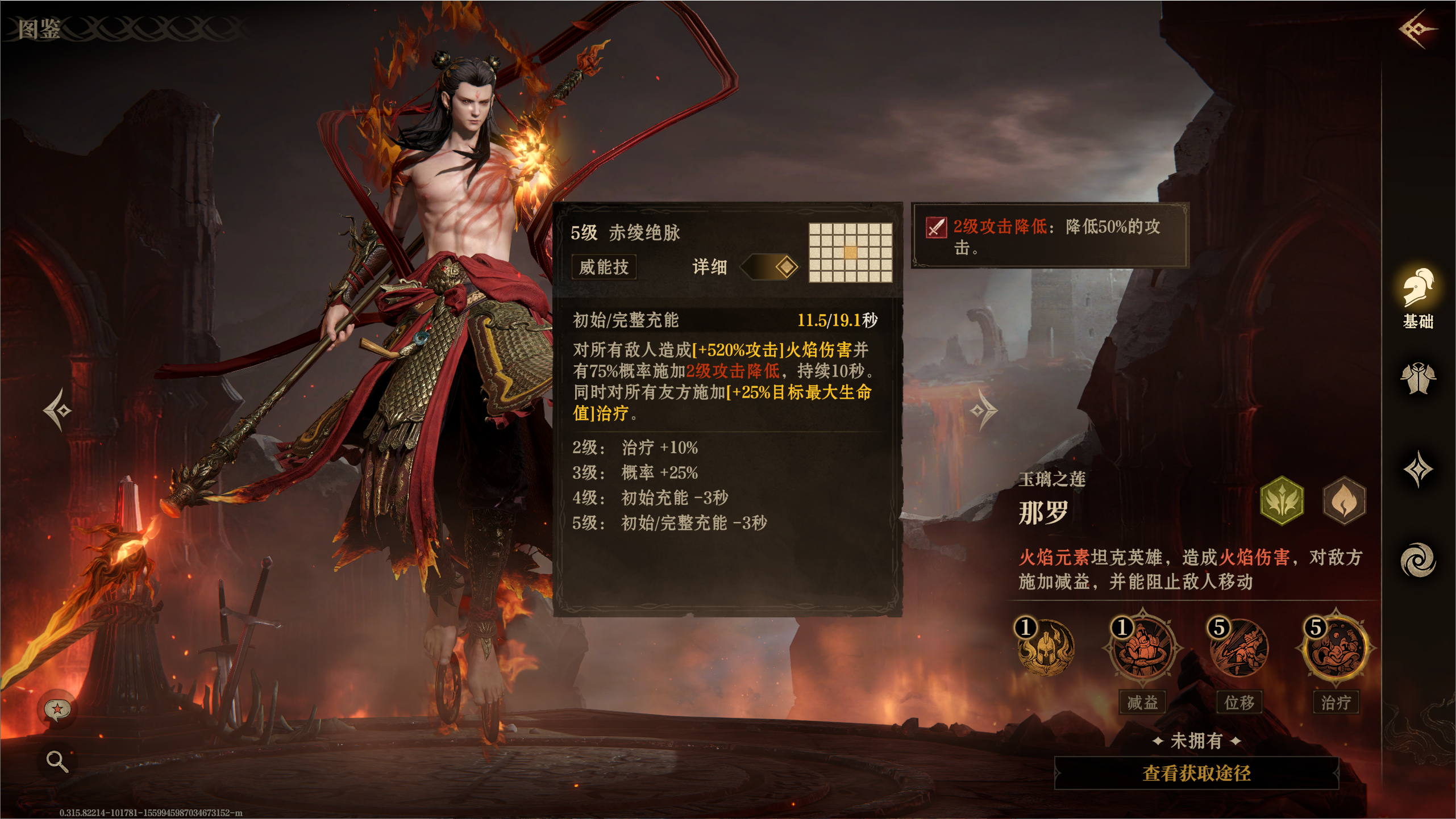Click the fire element icon
The image size is (1456, 819).
[1344, 501]
